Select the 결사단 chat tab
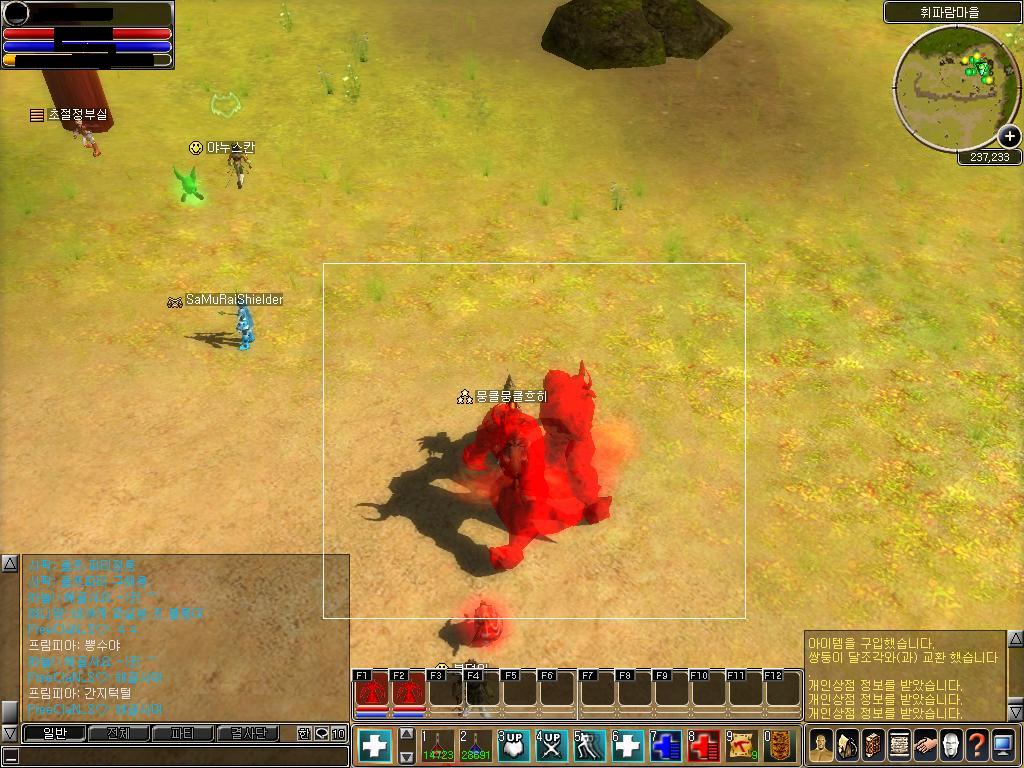Viewport: 1024px width, 768px height. click(x=248, y=734)
